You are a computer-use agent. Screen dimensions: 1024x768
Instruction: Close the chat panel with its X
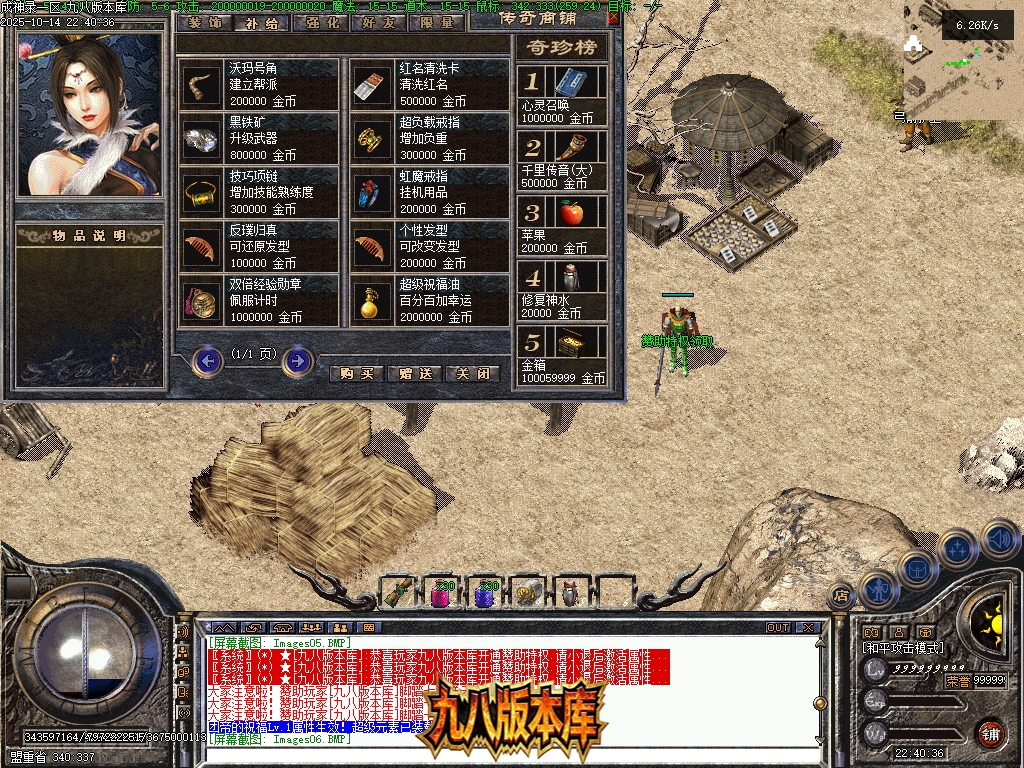pos(807,628)
